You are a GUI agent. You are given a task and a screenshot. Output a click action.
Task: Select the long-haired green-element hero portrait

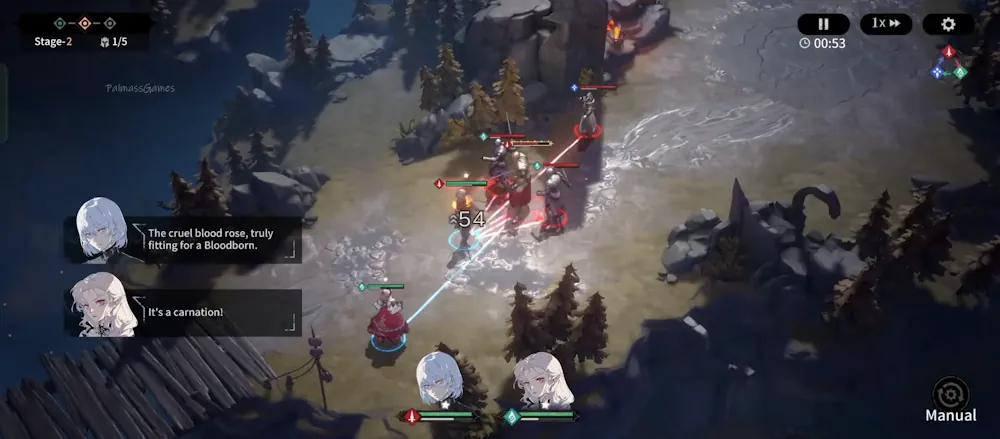[x=542, y=381]
